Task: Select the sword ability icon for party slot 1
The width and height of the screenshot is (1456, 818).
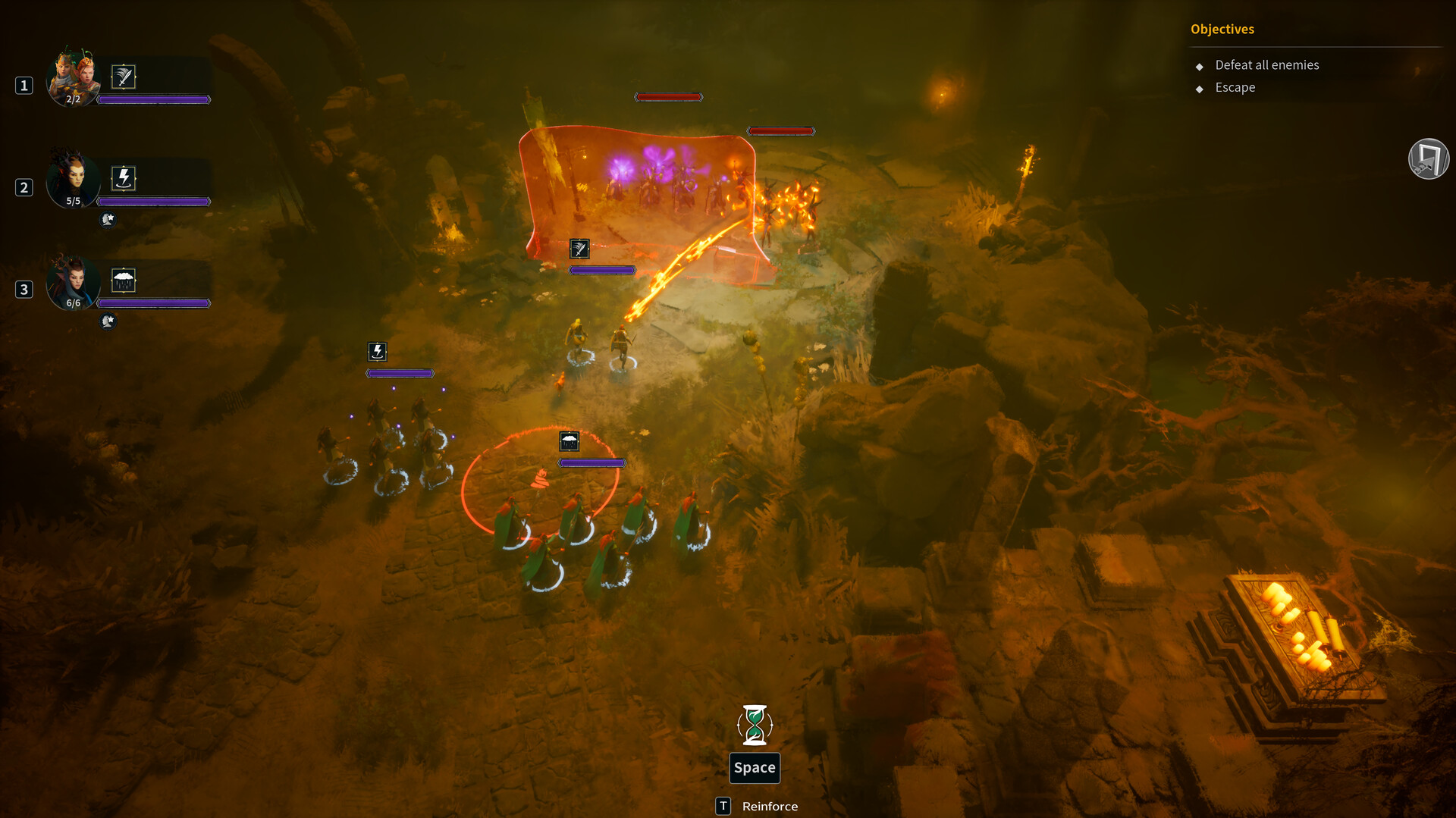Action: [x=122, y=76]
